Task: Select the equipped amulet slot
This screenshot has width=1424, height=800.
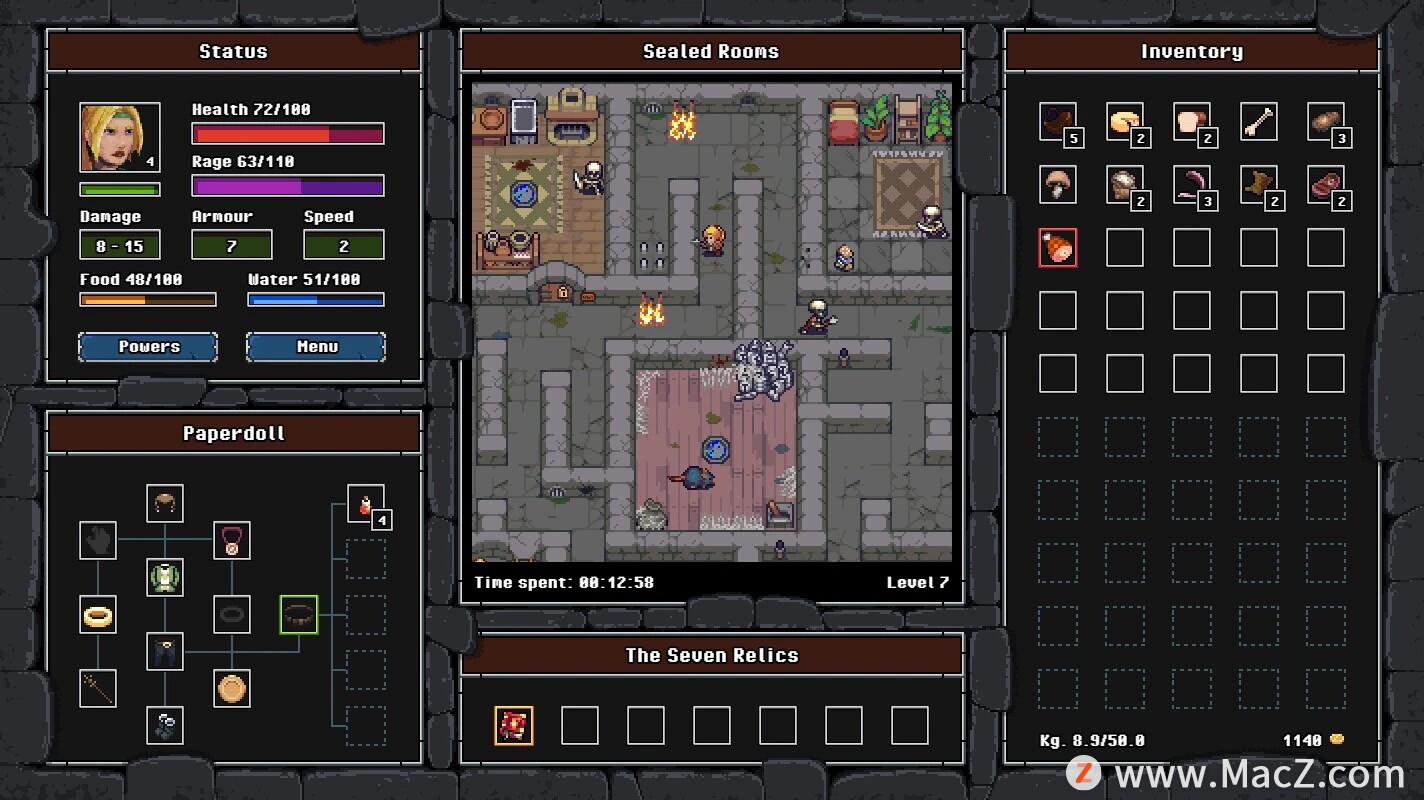Action: click(x=232, y=540)
